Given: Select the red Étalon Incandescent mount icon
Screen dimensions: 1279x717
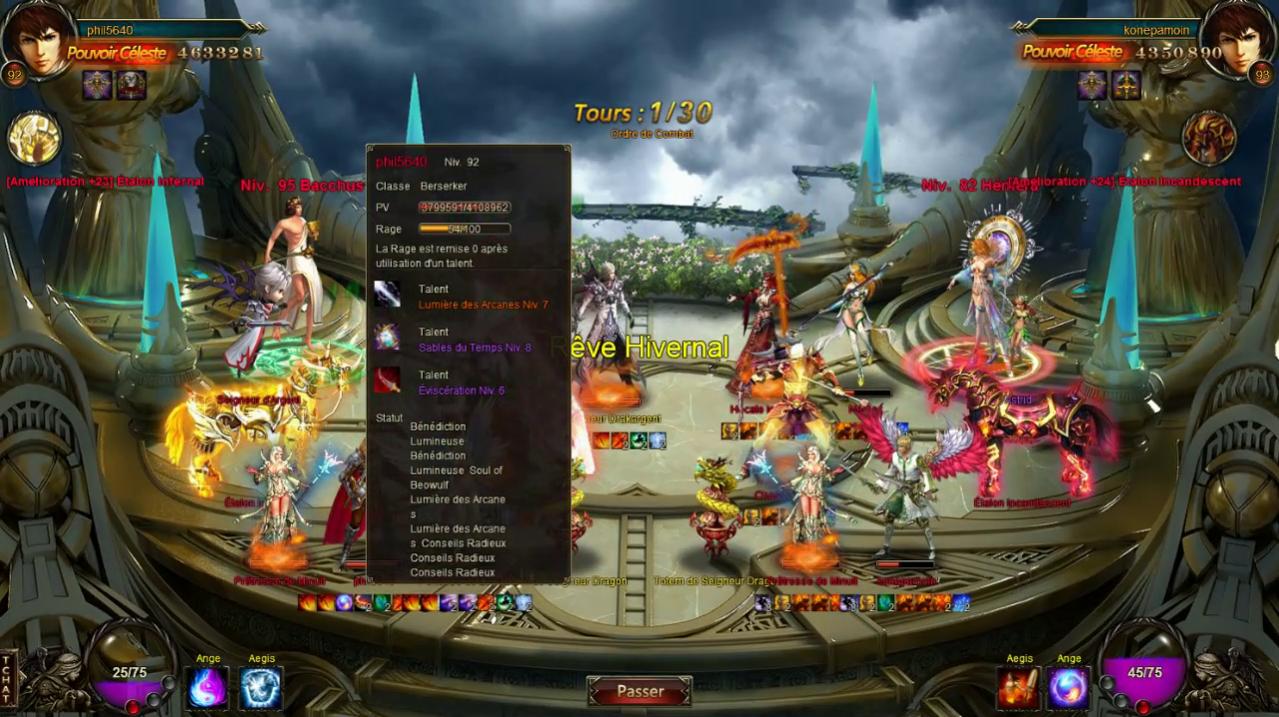Looking at the screenshot, I should click(x=1209, y=138).
